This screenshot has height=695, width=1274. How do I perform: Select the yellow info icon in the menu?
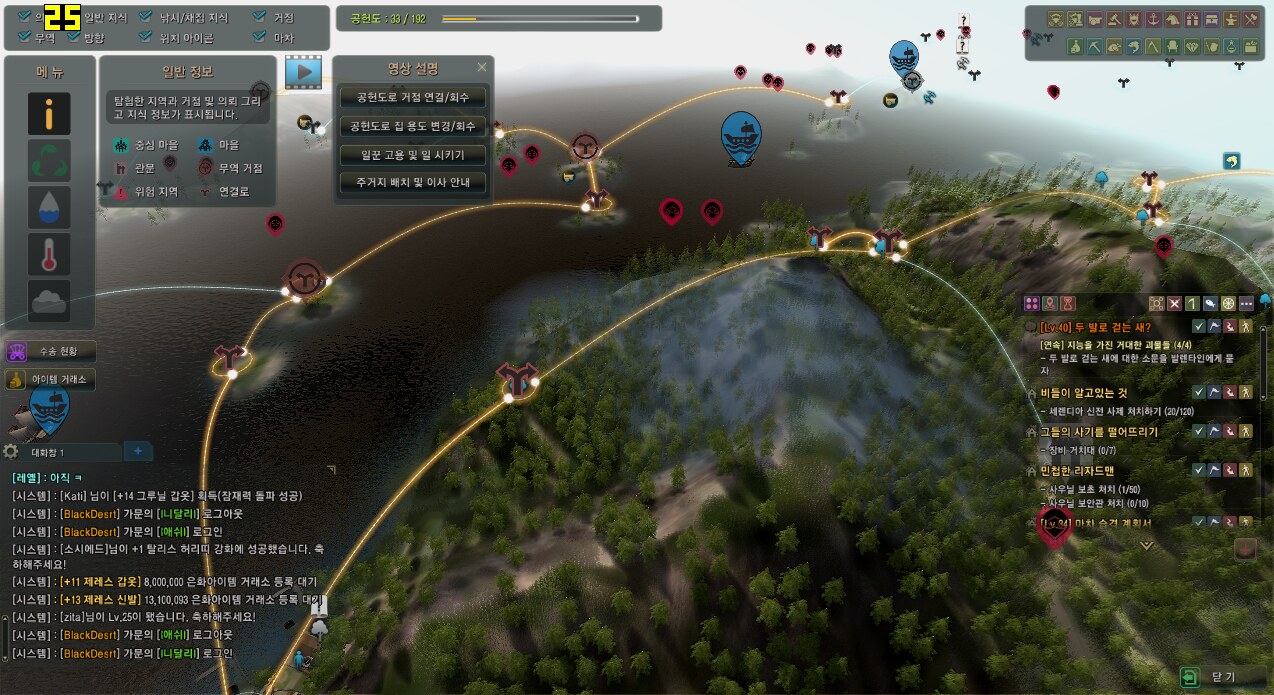tap(49, 115)
